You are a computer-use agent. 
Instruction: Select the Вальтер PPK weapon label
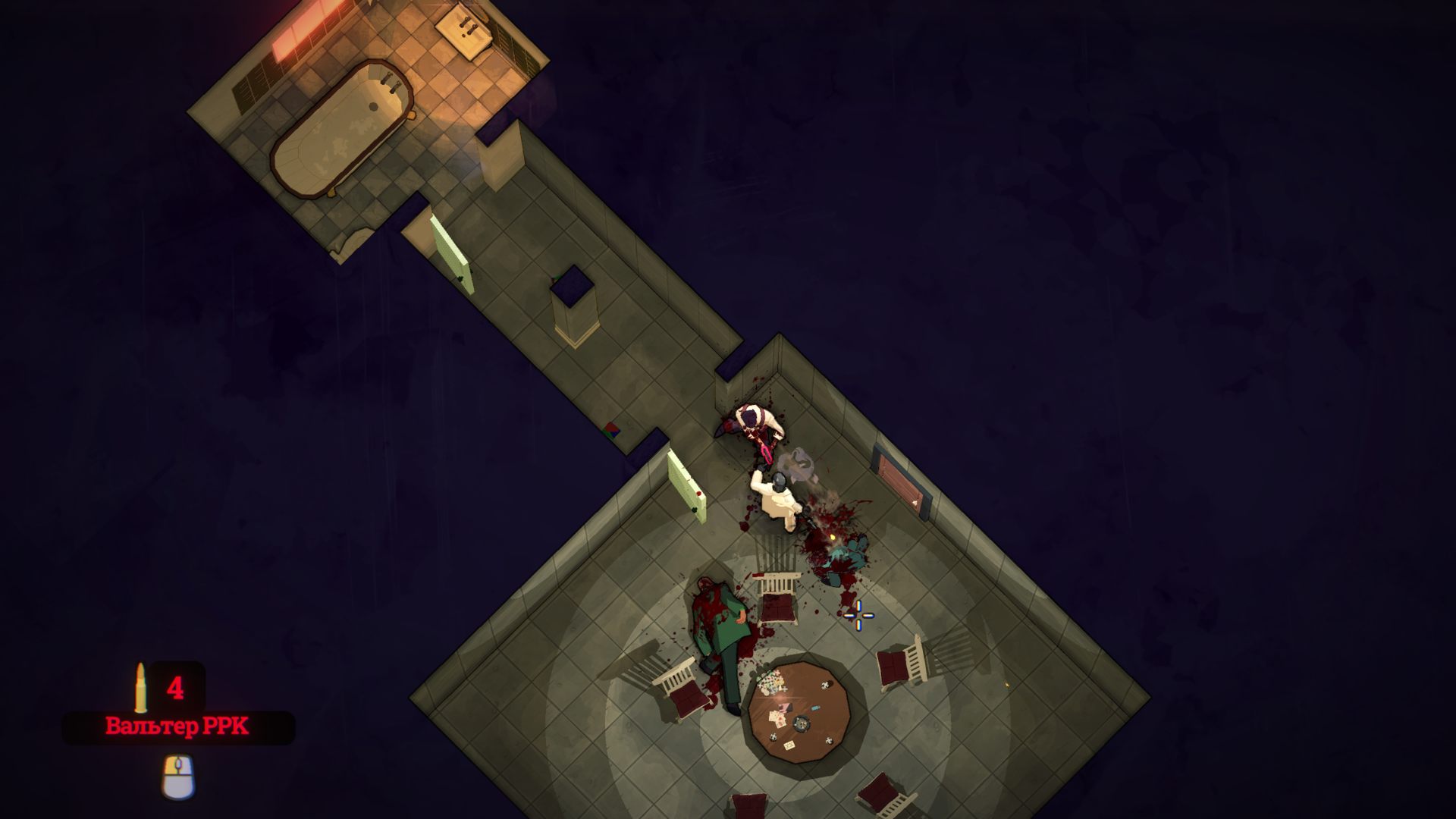click(177, 728)
